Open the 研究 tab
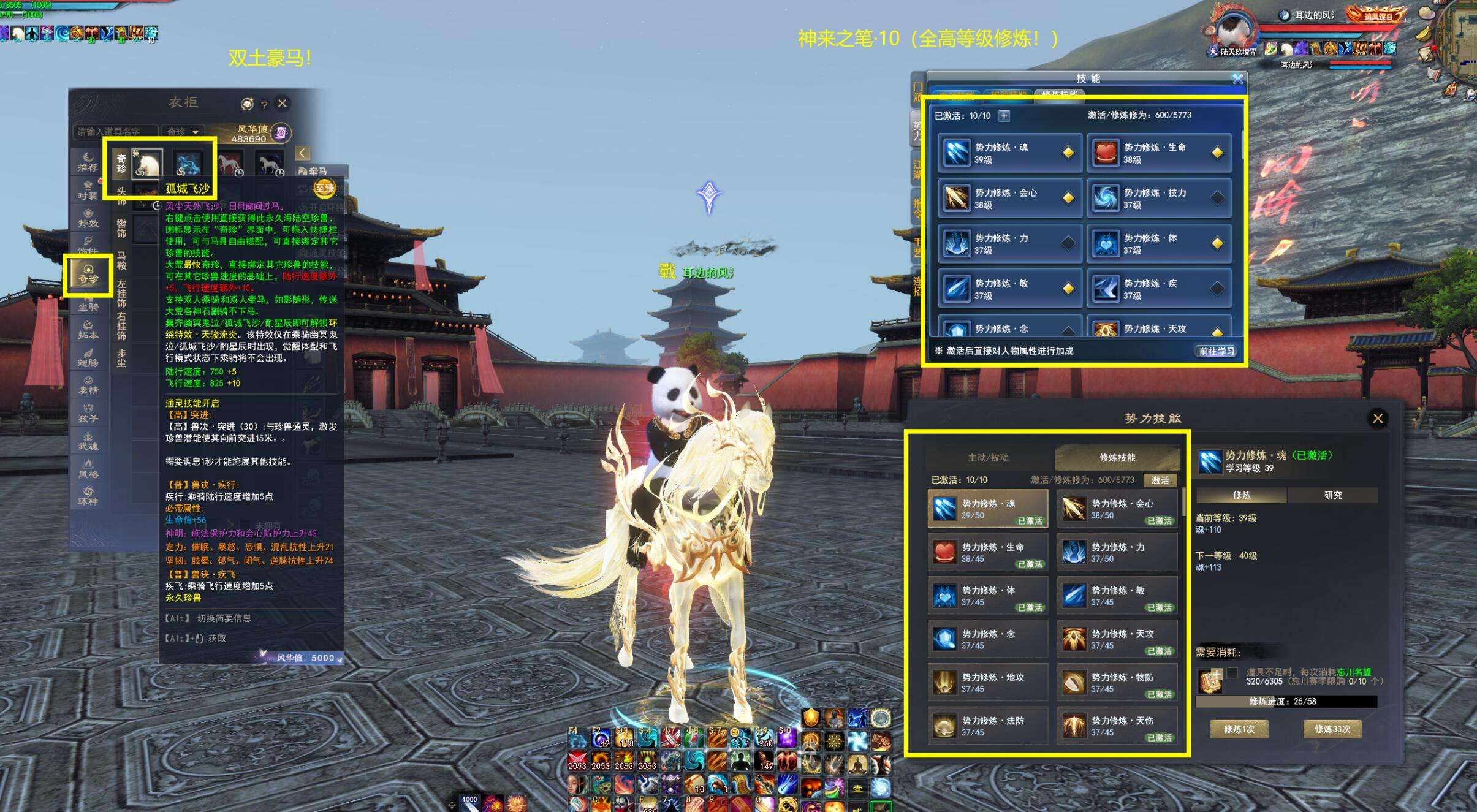This screenshot has height=812, width=1477. click(1332, 495)
